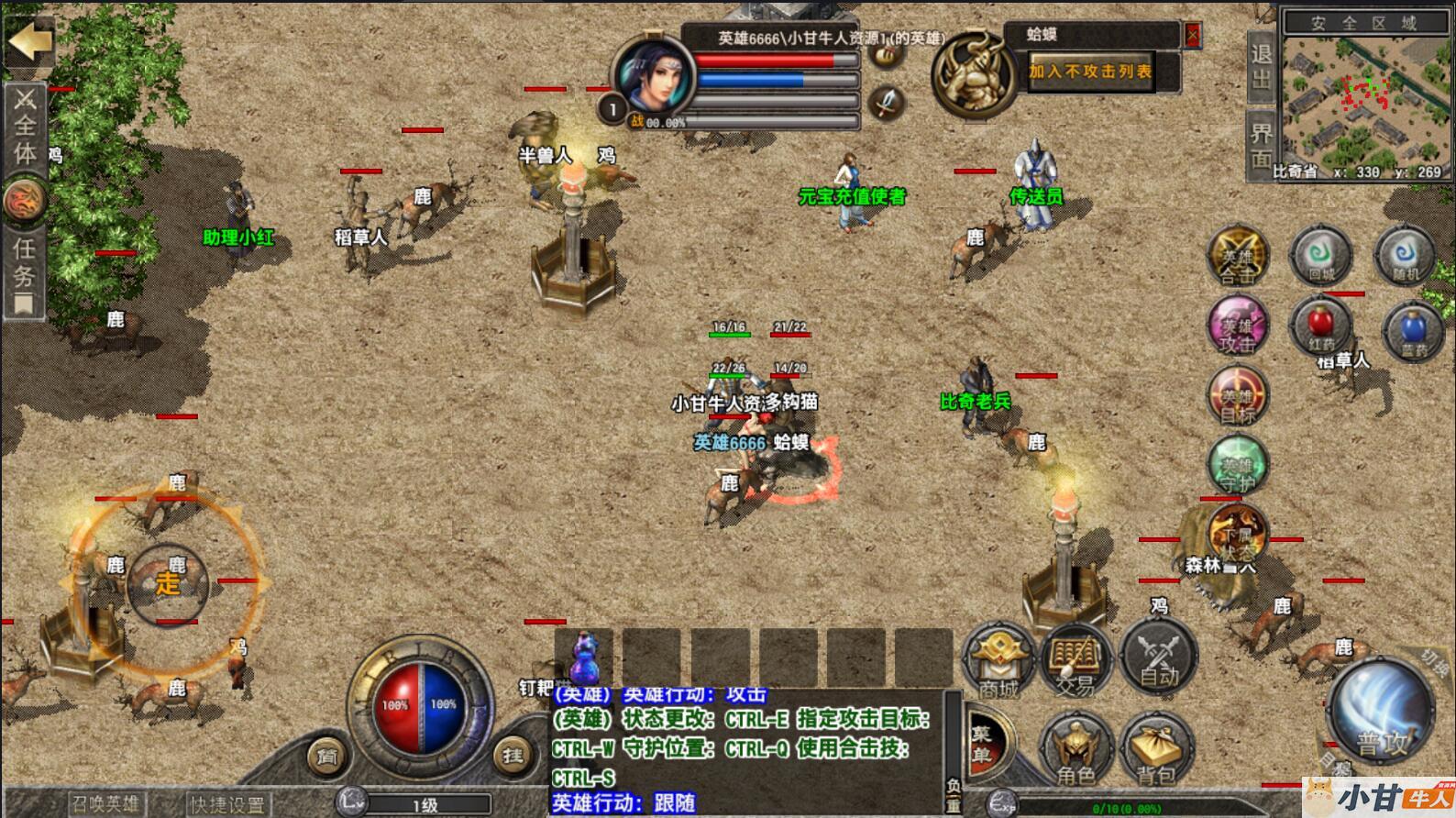Activate the 英雄合击 combo skill
This screenshot has width=1456, height=818.
click(x=1237, y=257)
